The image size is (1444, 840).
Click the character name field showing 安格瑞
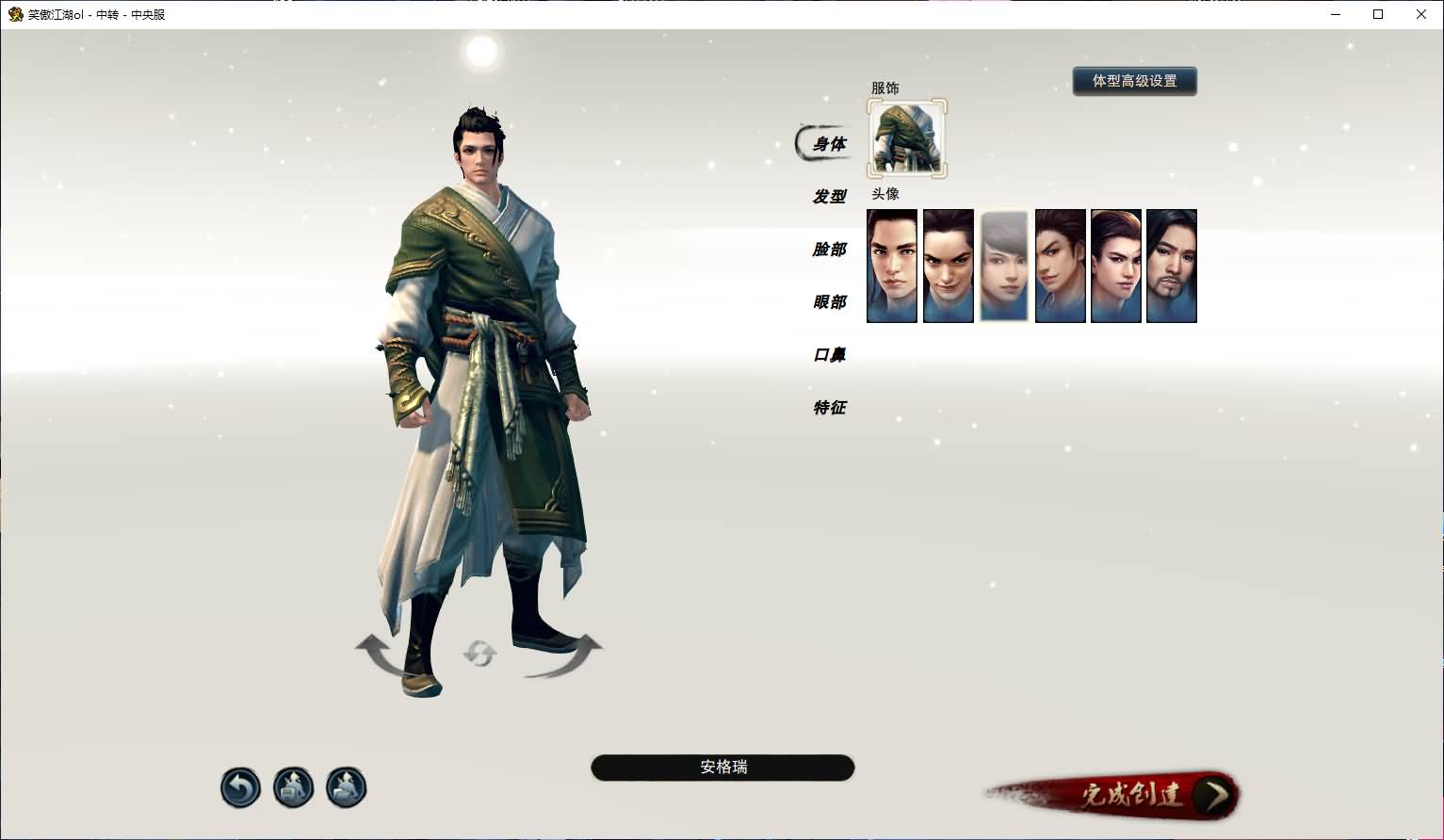722,767
